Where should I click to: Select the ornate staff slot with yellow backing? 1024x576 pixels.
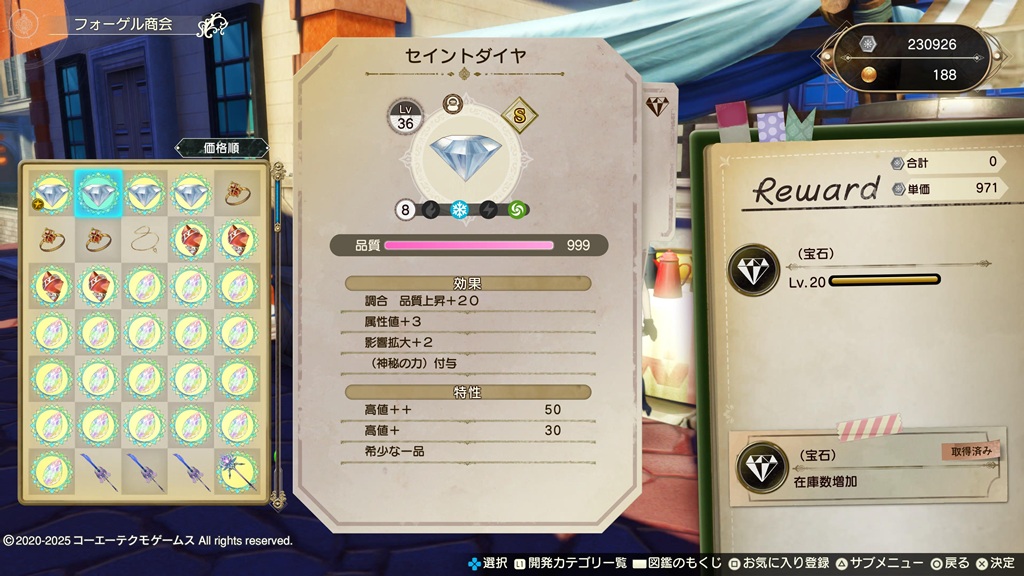coord(238,469)
